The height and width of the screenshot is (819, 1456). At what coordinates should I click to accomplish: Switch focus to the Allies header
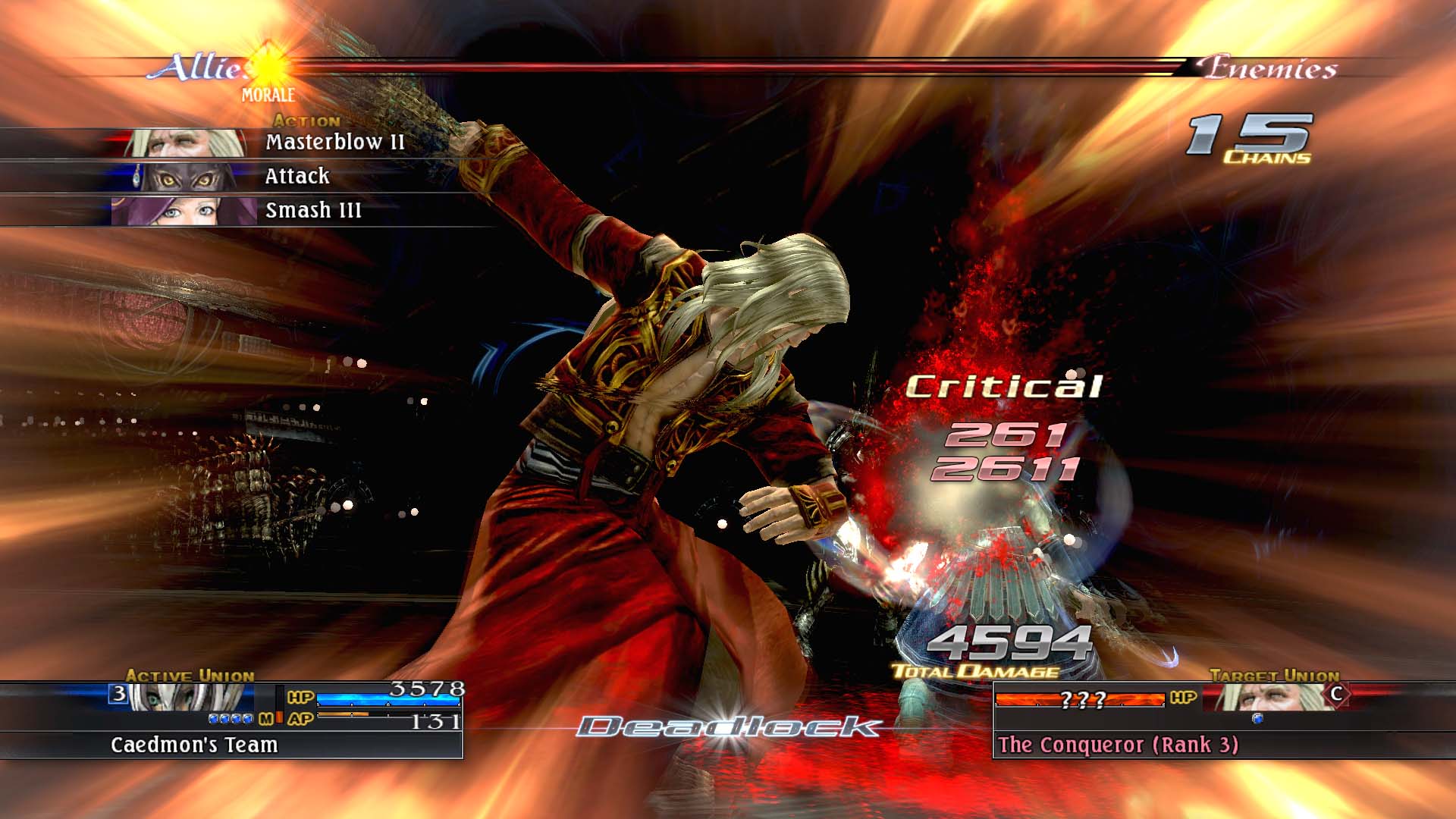click(x=195, y=68)
